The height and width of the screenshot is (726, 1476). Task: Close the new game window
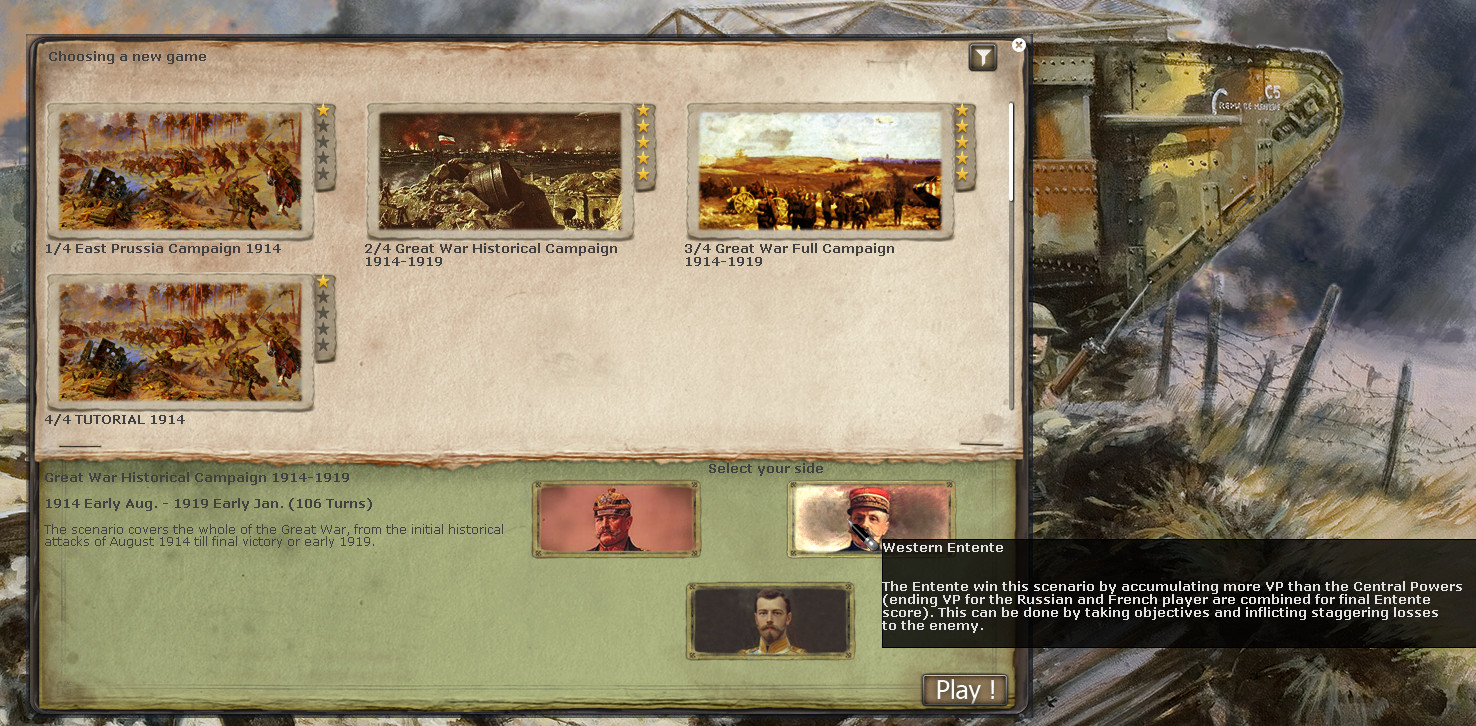click(1018, 45)
